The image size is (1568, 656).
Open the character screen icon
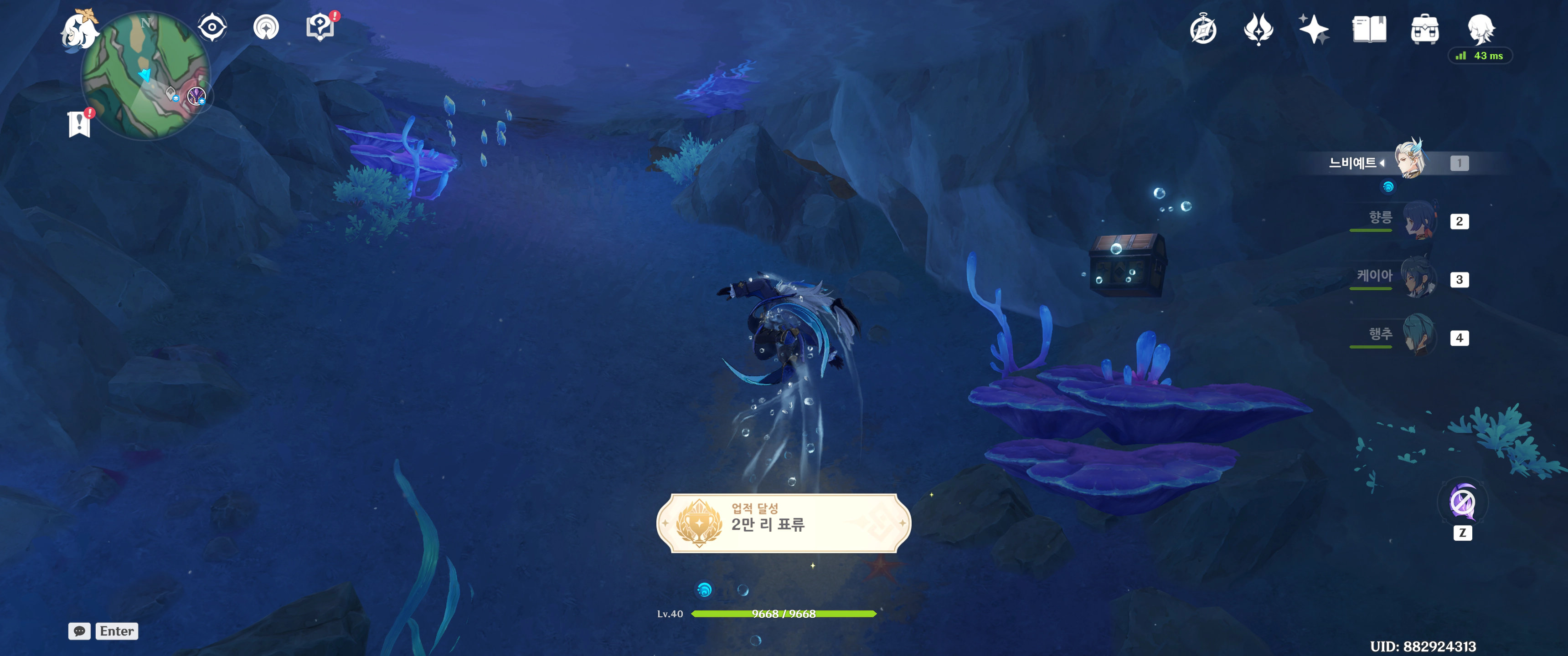coord(1480,29)
